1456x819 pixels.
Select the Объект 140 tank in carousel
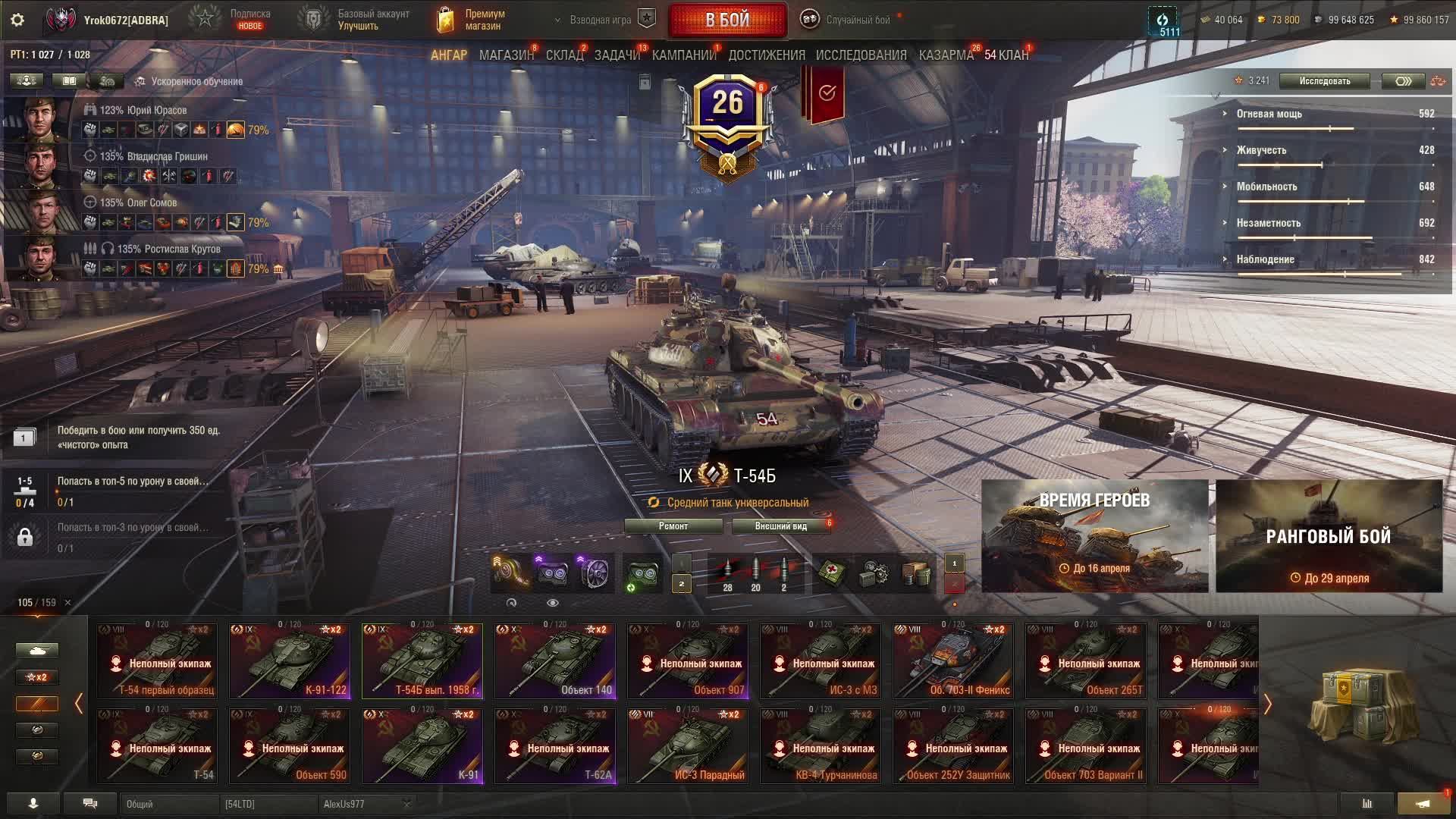point(555,661)
